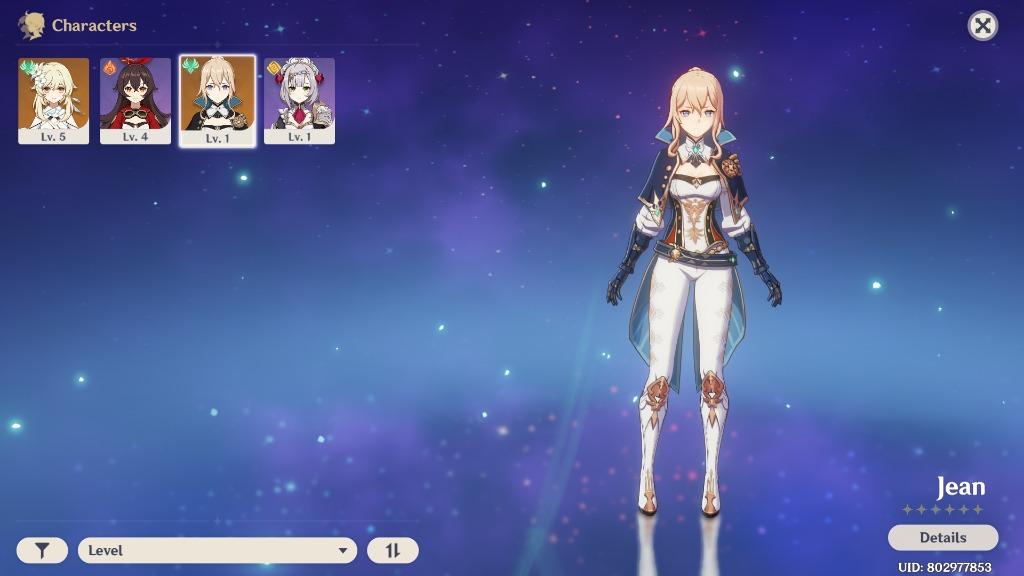Open the character filter funnel button

[x=42, y=550]
